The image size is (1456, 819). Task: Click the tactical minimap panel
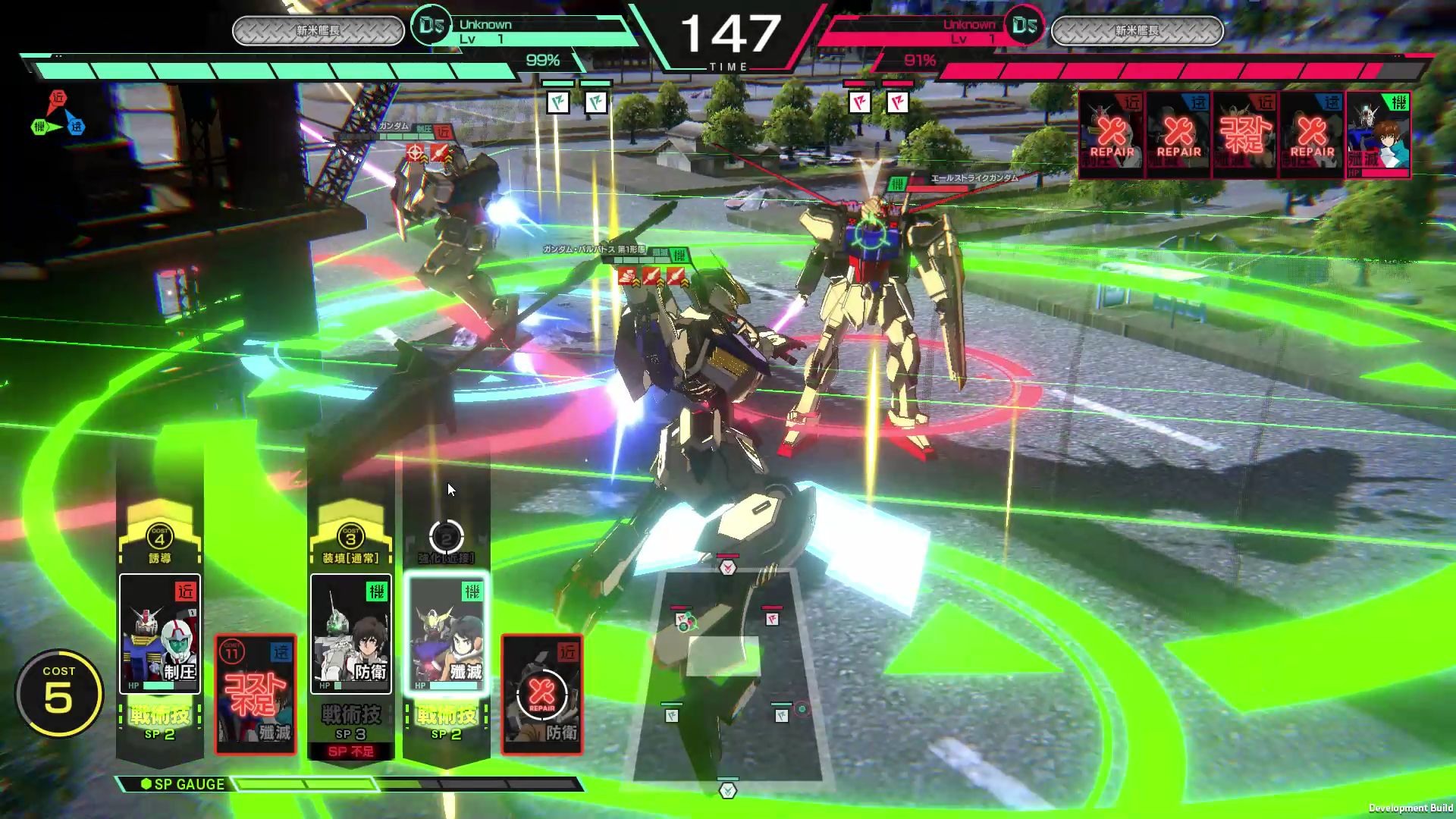(x=726, y=675)
